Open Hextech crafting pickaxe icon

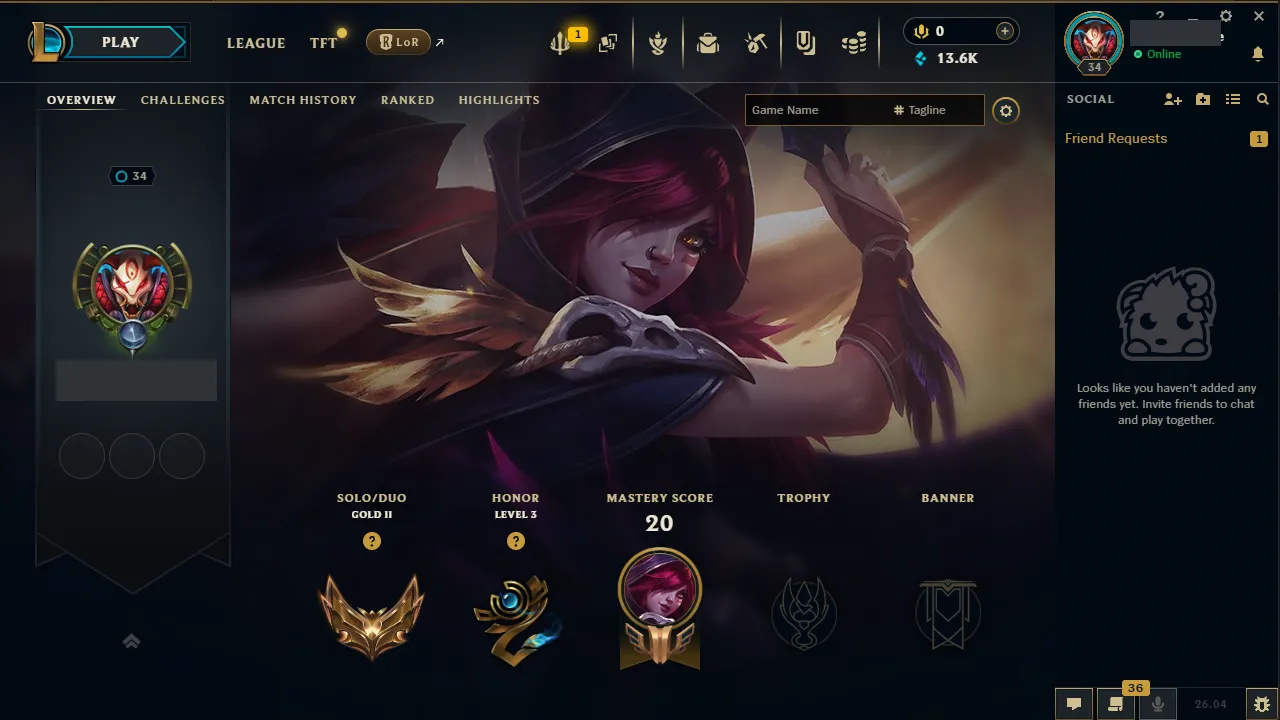[756, 42]
